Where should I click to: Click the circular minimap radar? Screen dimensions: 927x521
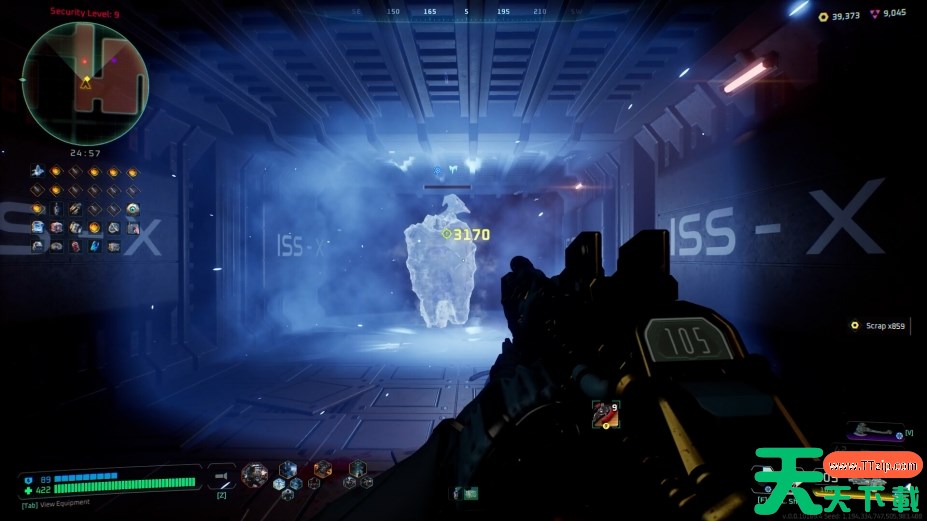tap(85, 83)
